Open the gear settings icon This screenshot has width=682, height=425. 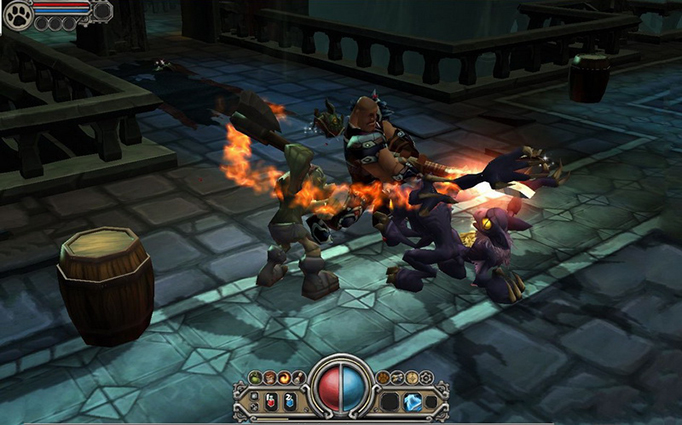(426, 377)
